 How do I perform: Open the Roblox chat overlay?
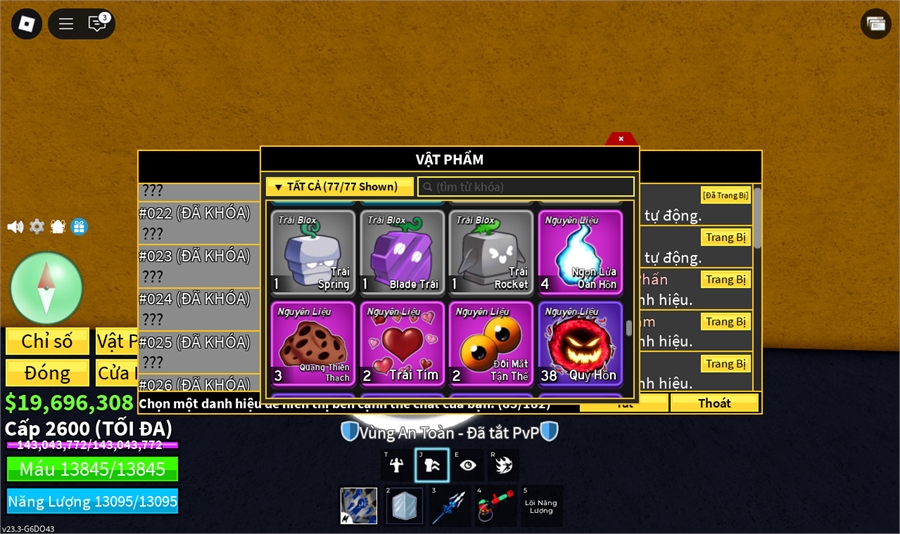(x=98, y=23)
